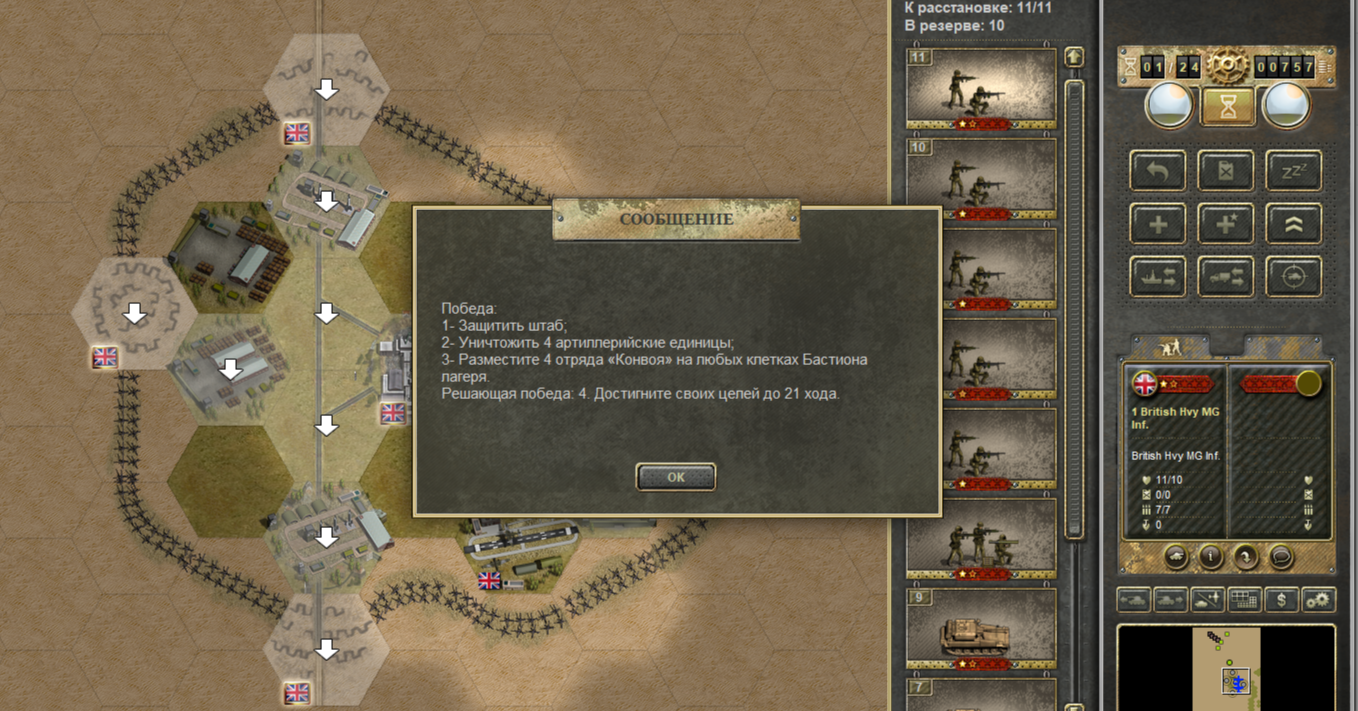The image size is (1358, 711).
Task: Undo the last move with the arrow button
Action: pyautogui.click(x=1158, y=171)
